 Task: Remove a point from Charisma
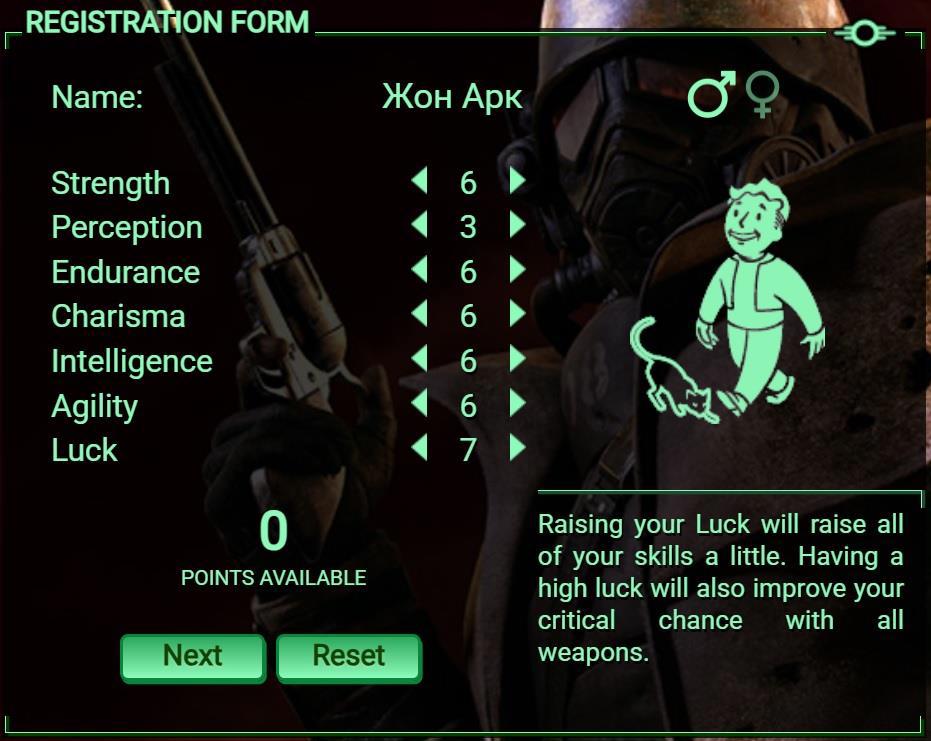419,314
